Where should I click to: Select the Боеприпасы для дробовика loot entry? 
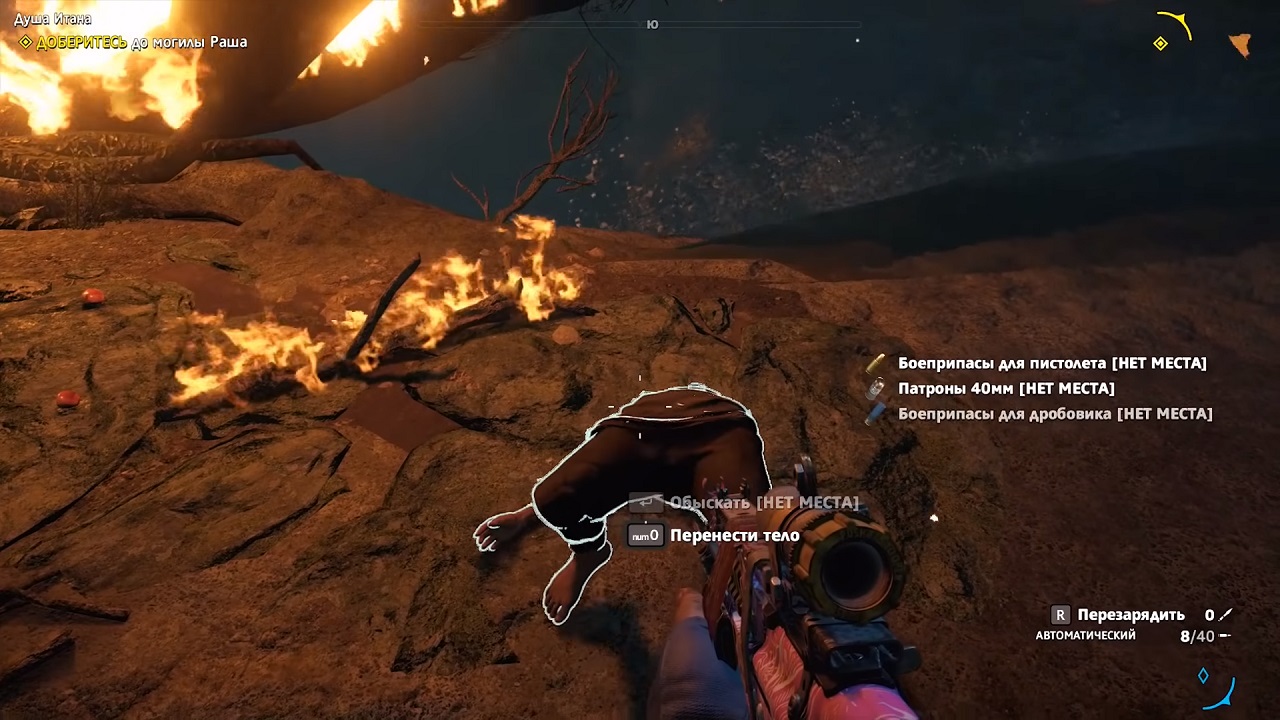click(x=1054, y=413)
